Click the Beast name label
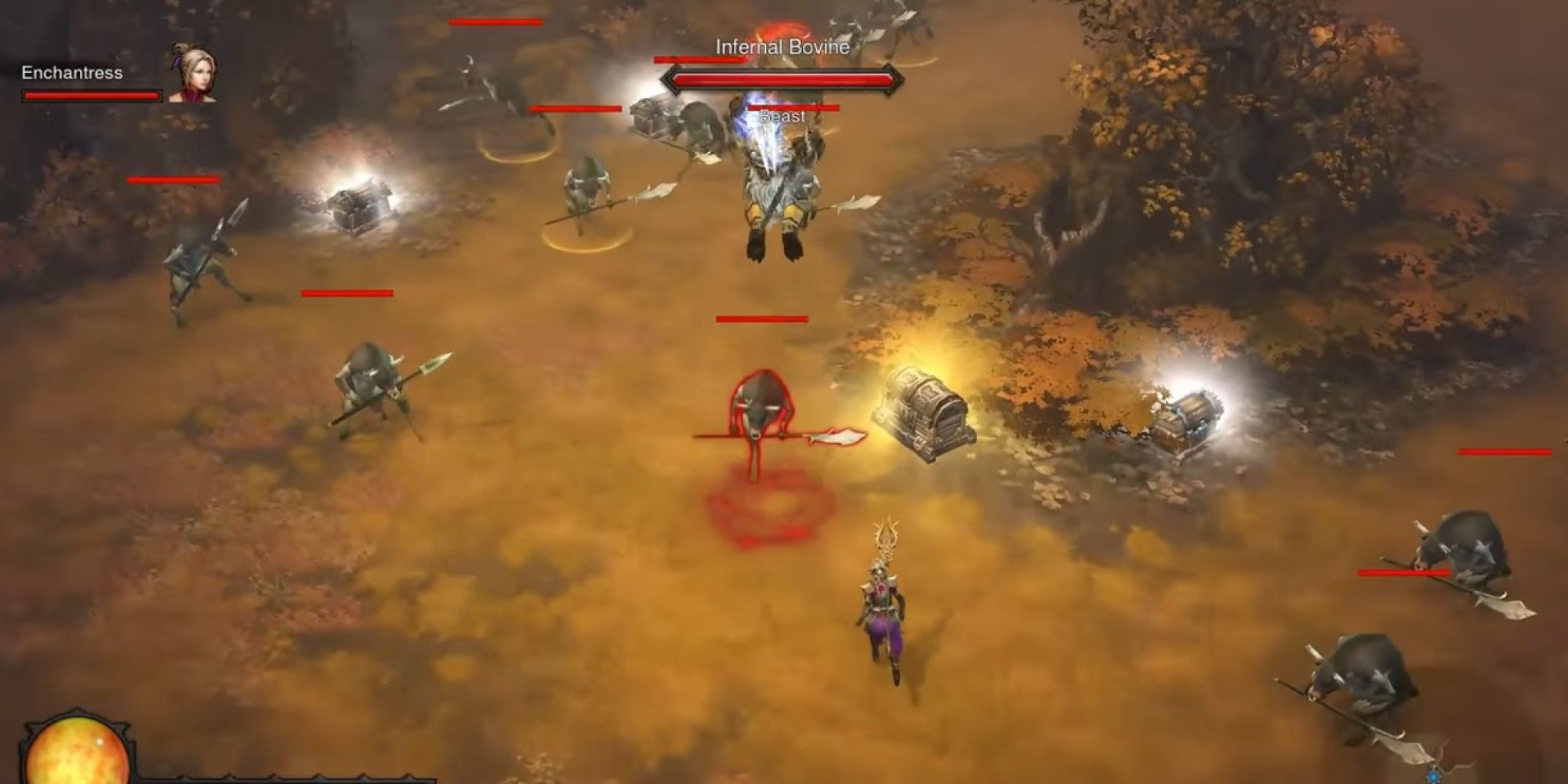The width and height of the screenshot is (1568, 784). [x=782, y=114]
